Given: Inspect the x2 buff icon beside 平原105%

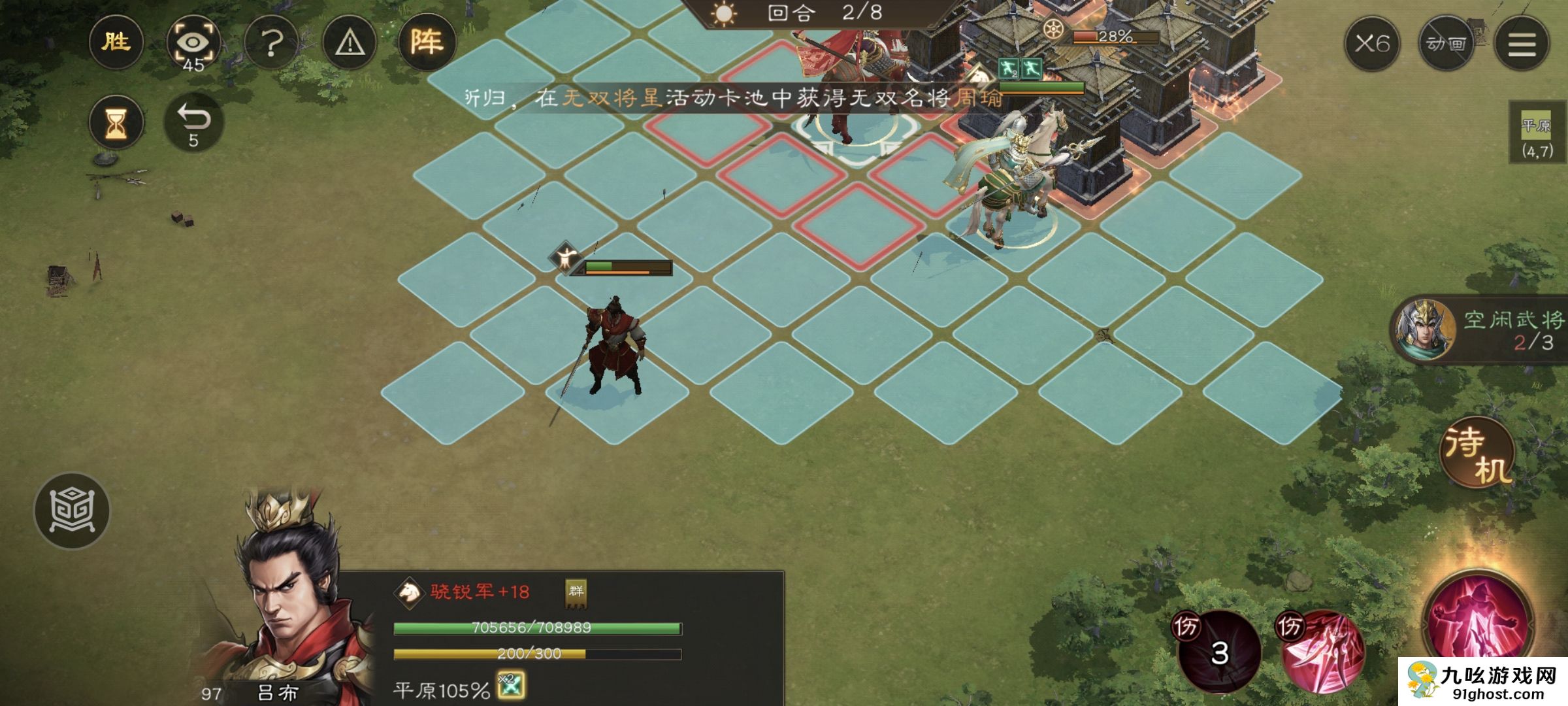Looking at the screenshot, I should click(510, 686).
